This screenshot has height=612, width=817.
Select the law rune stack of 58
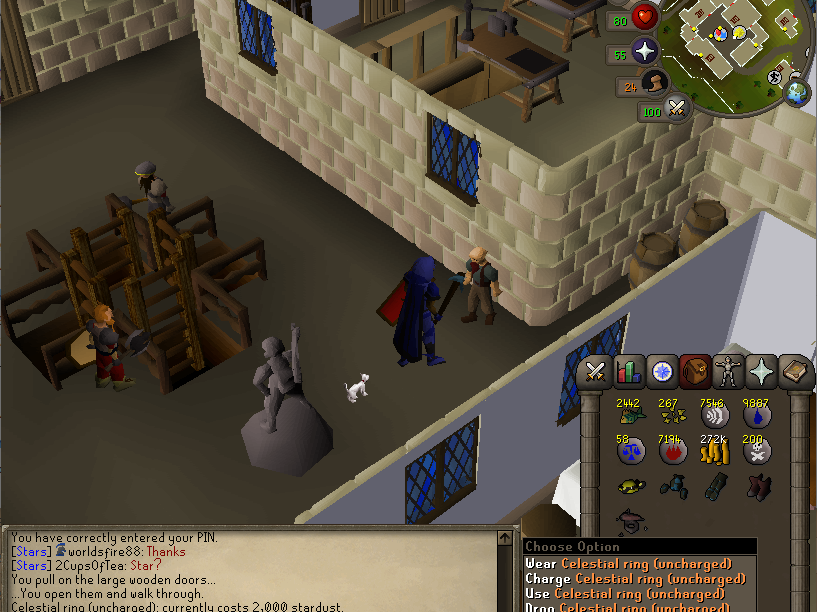coord(629,452)
